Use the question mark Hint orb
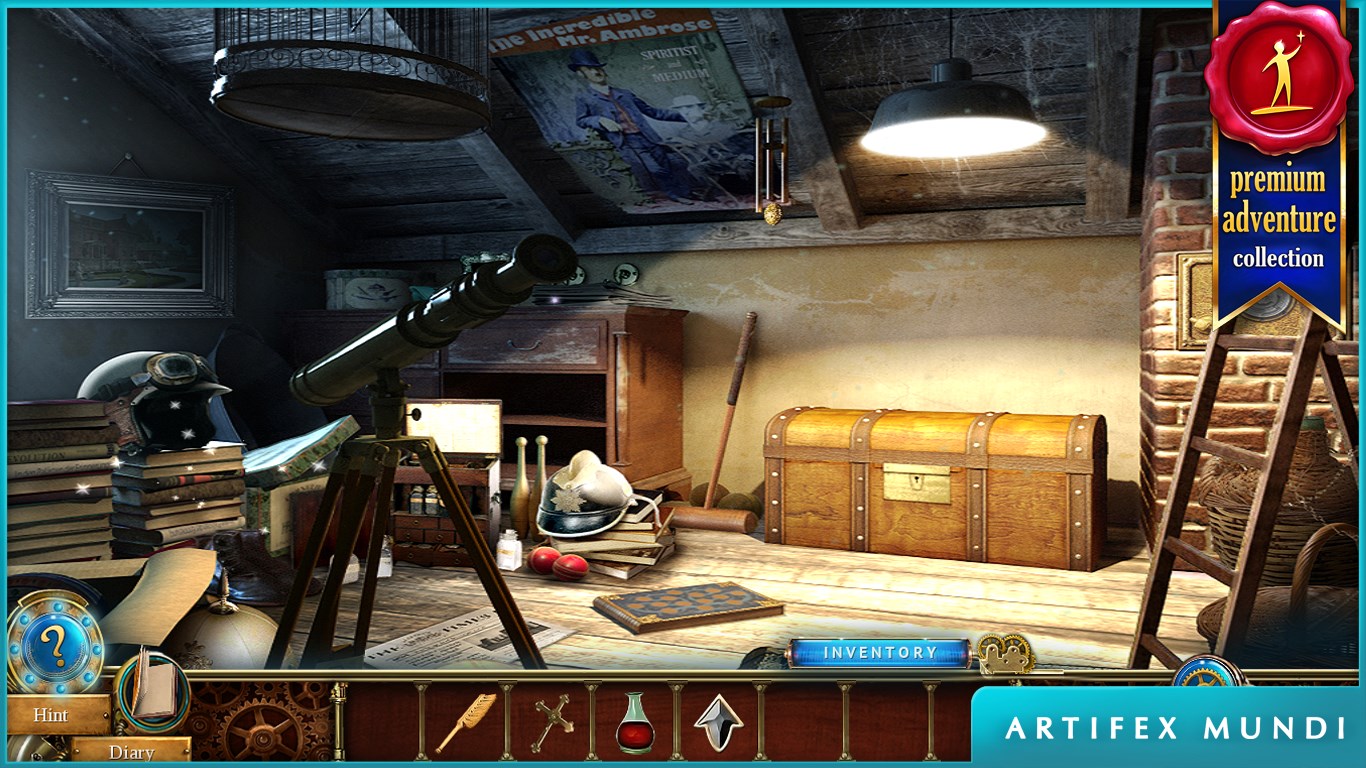Image resolution: width=1366 pixels, height=768 pixels. coord(54,647)
